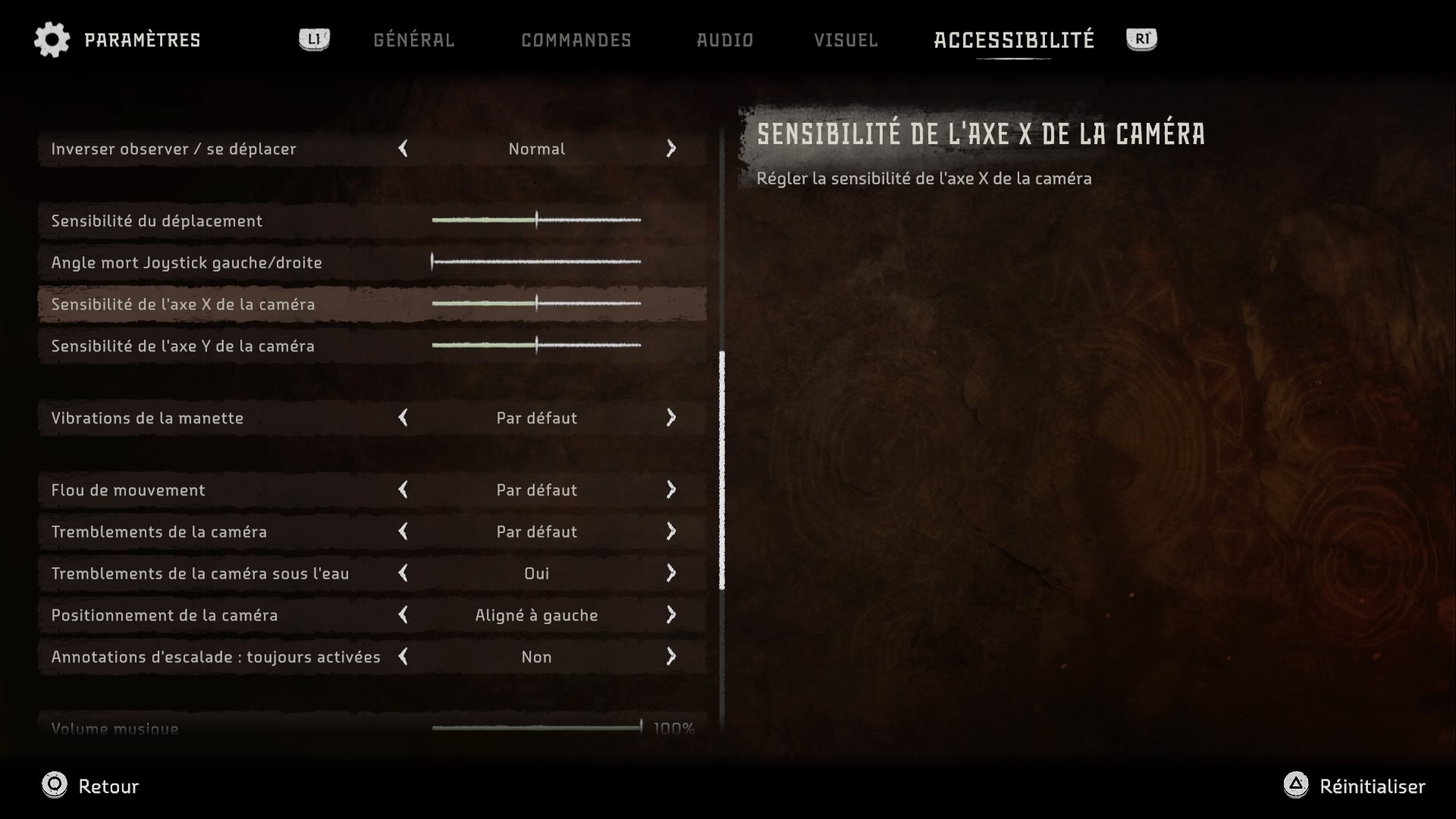This screenshot has width=1456, height=819.
Task: Change Positionnement de la caméra with right arrow
Action: pos(670,615)
